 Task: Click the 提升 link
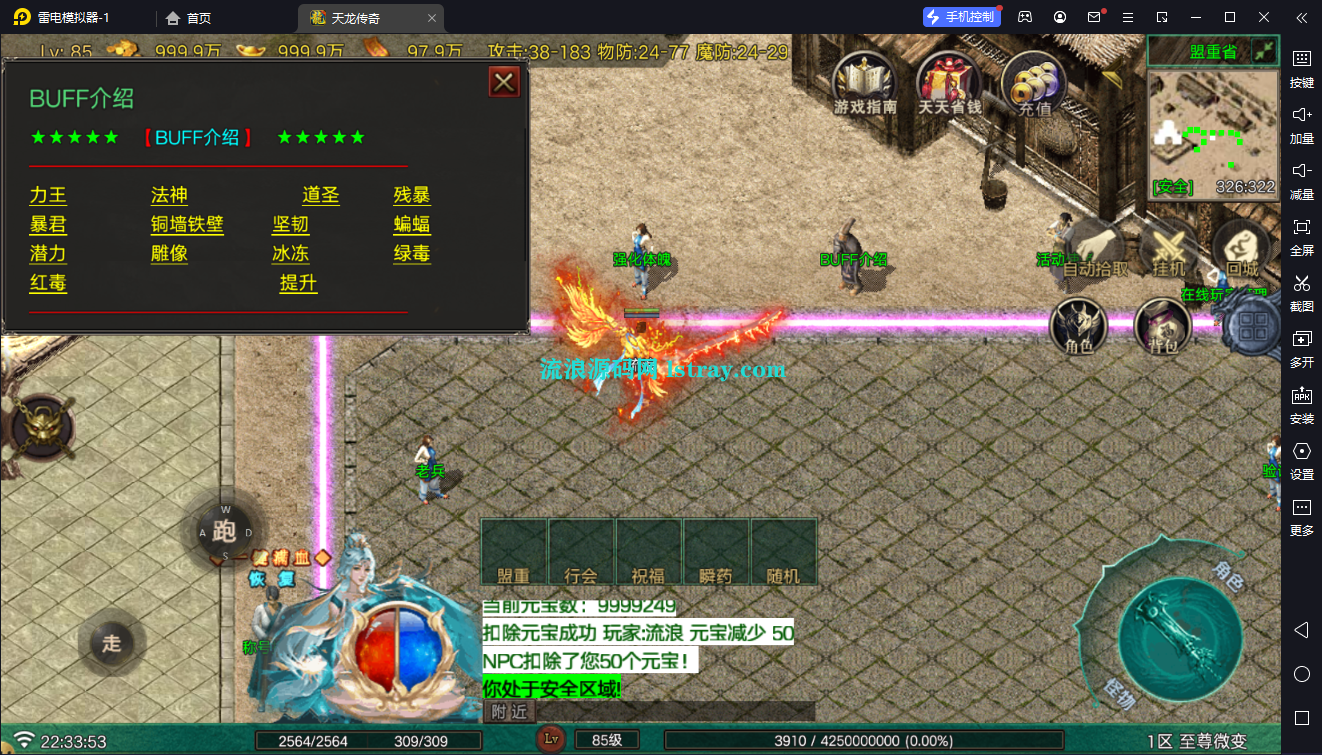298,284
